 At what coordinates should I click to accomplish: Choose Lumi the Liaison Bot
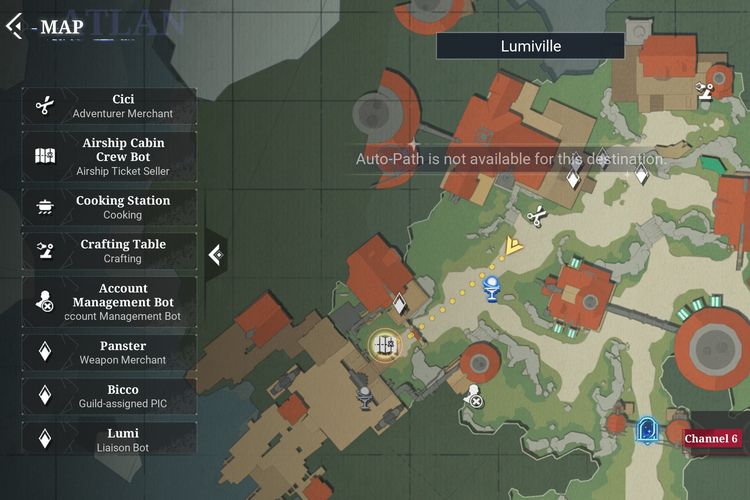coord(109,440)
